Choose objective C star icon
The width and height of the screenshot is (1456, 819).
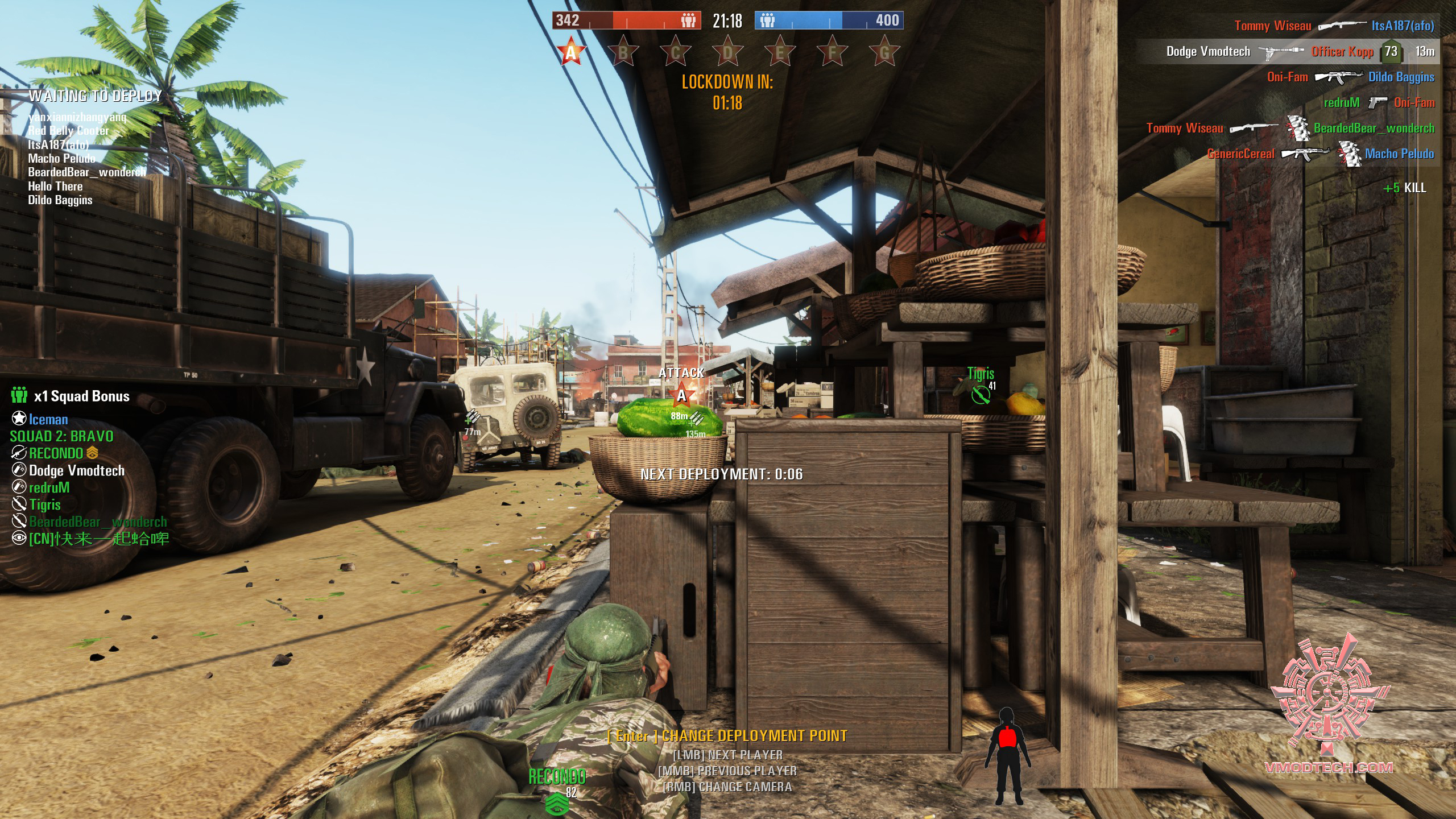click(675, 52)
